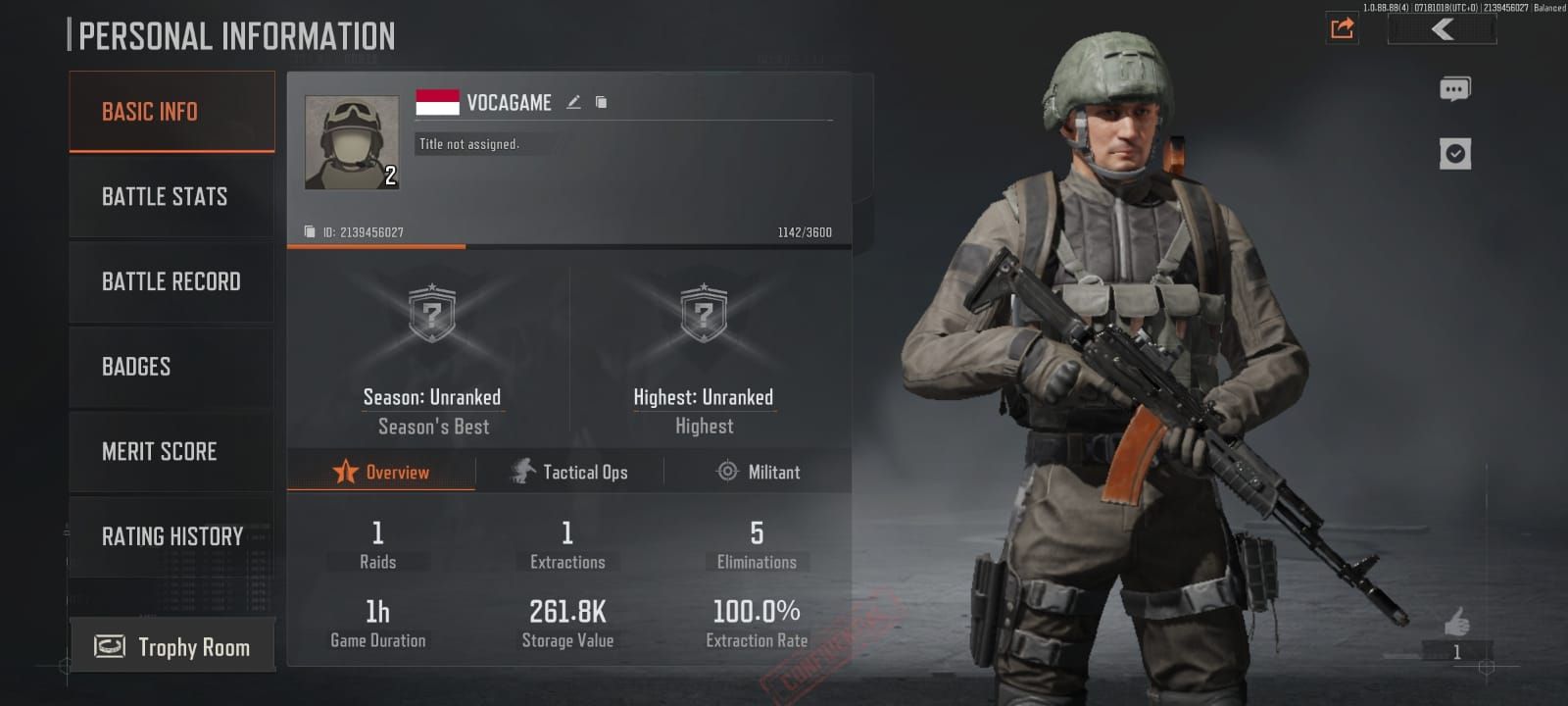1568x706 pixels.
Task: Copy the player ID number
Action: 310,232
